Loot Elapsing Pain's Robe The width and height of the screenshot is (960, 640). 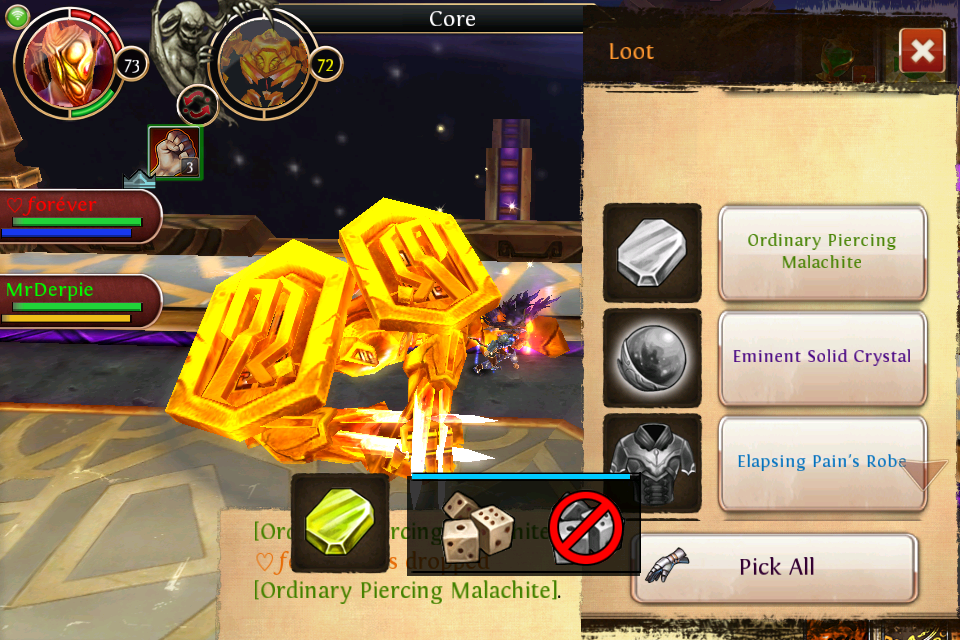[822, 462]
